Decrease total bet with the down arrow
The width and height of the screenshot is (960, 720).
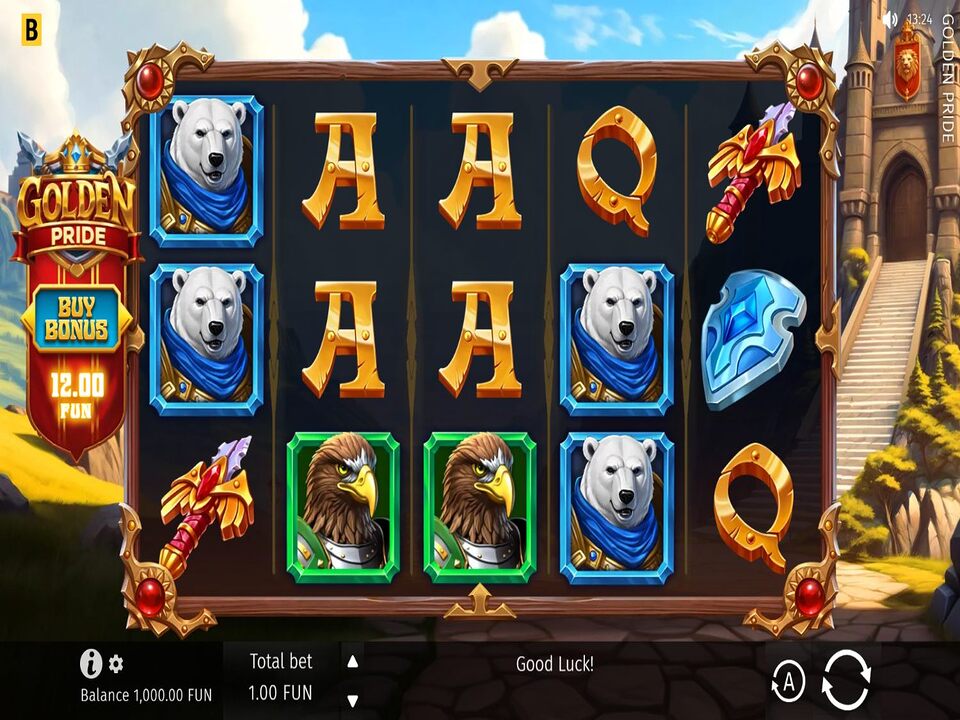352,700
